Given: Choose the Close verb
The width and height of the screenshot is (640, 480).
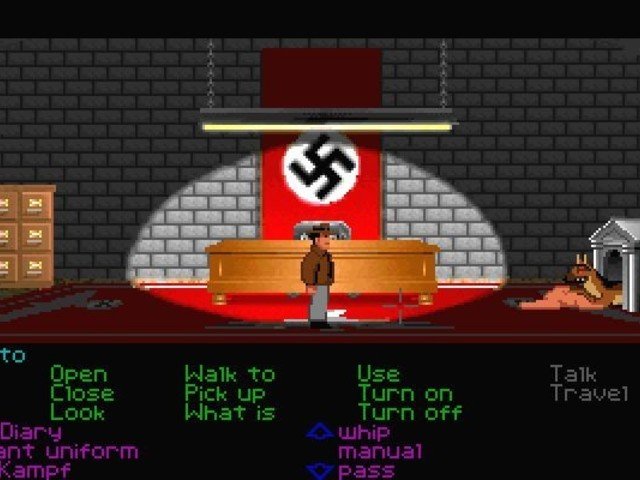Looking at the screenshot, I should [x=82, y=393].
